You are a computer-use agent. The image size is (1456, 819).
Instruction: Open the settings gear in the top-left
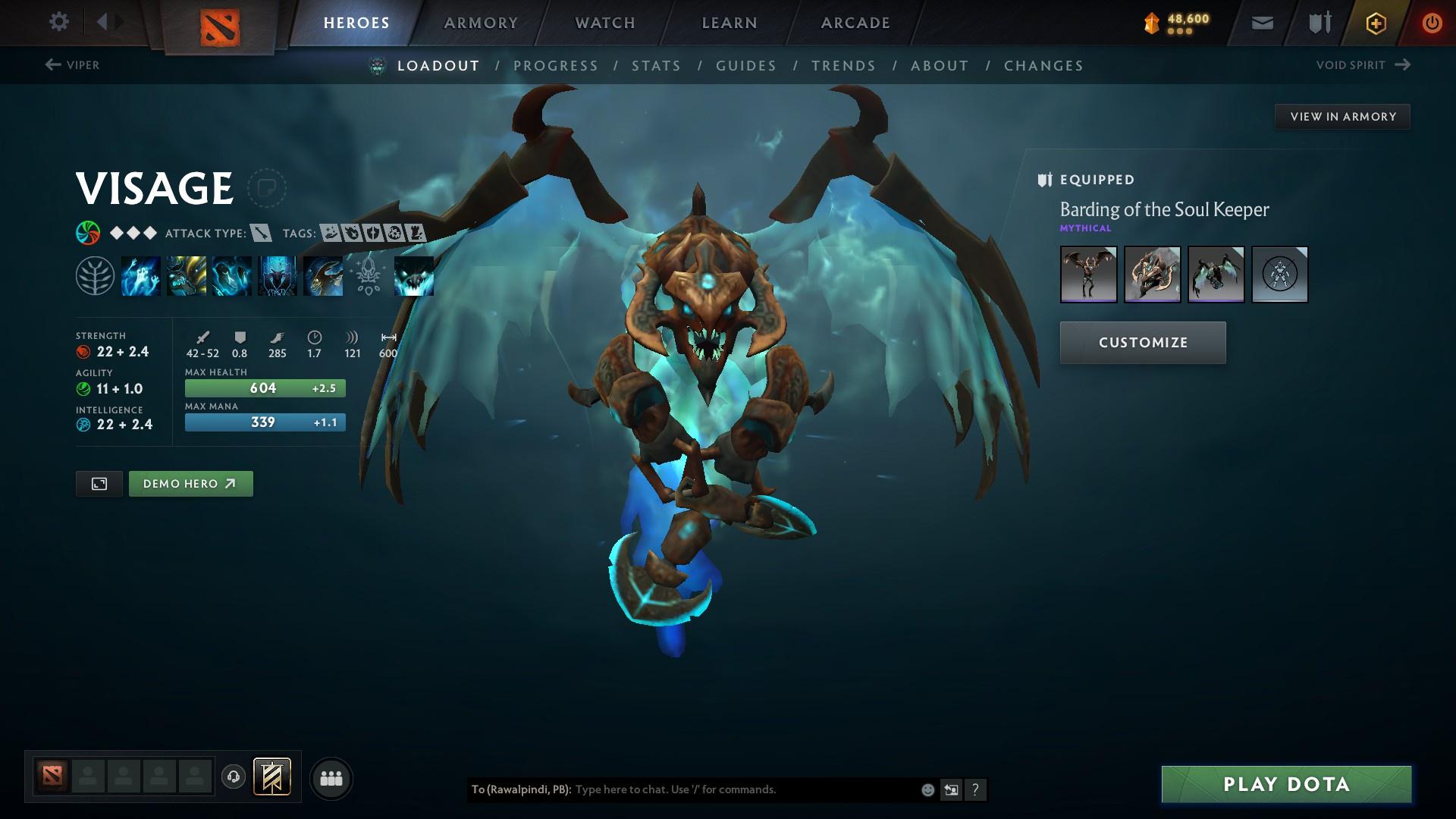point(58,22)
